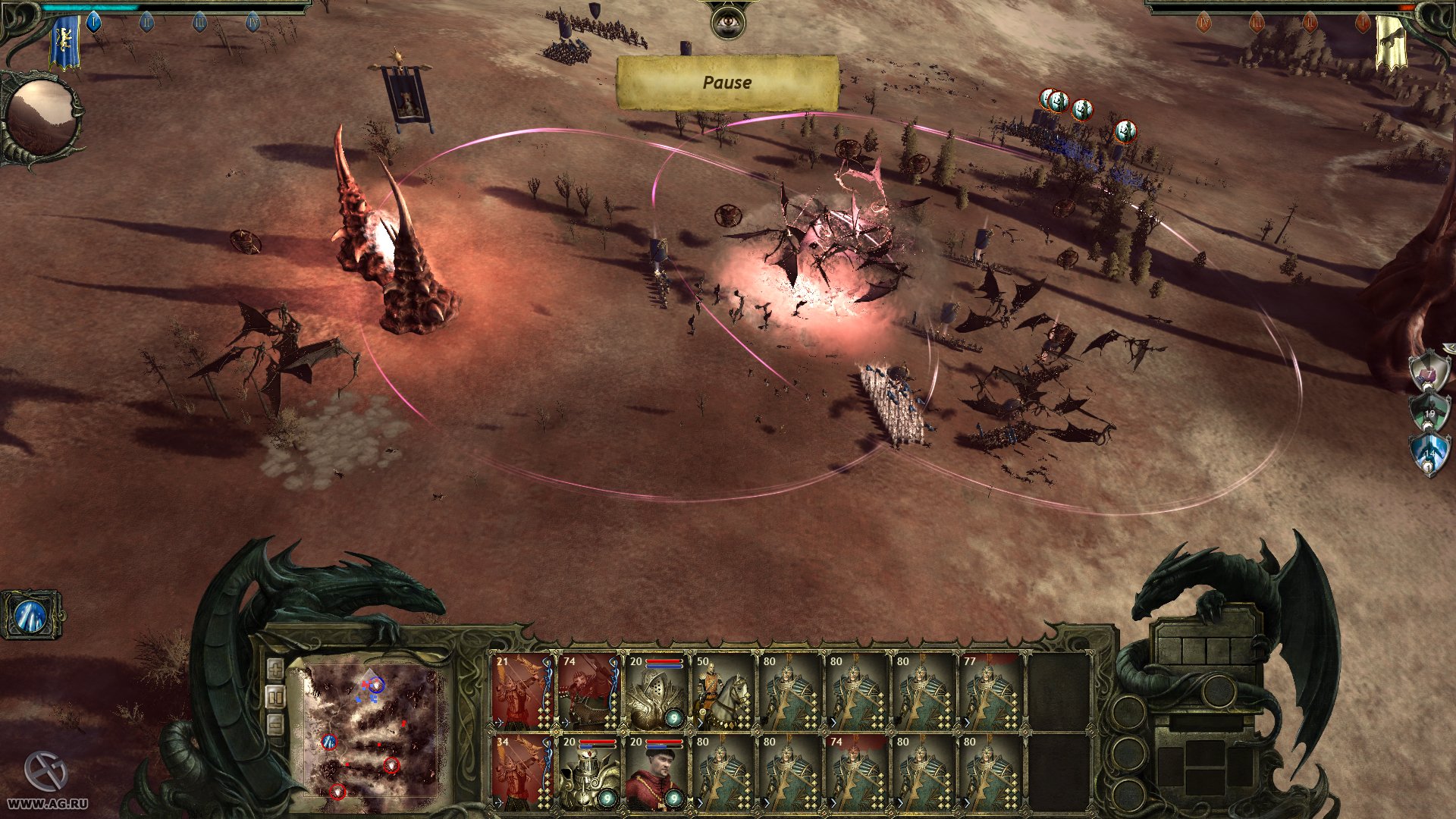Choose the mounted knight card numbered 50

click(723, 691)
